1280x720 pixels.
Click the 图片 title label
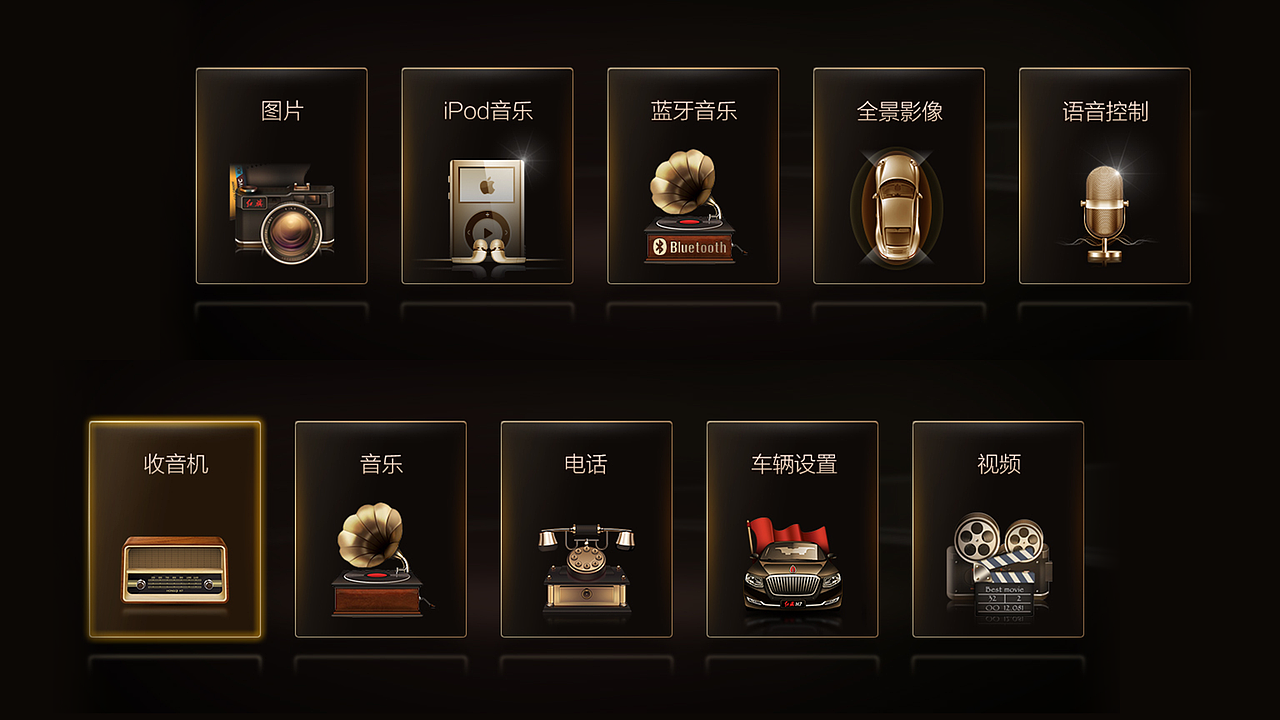click(x=281, y=111)
